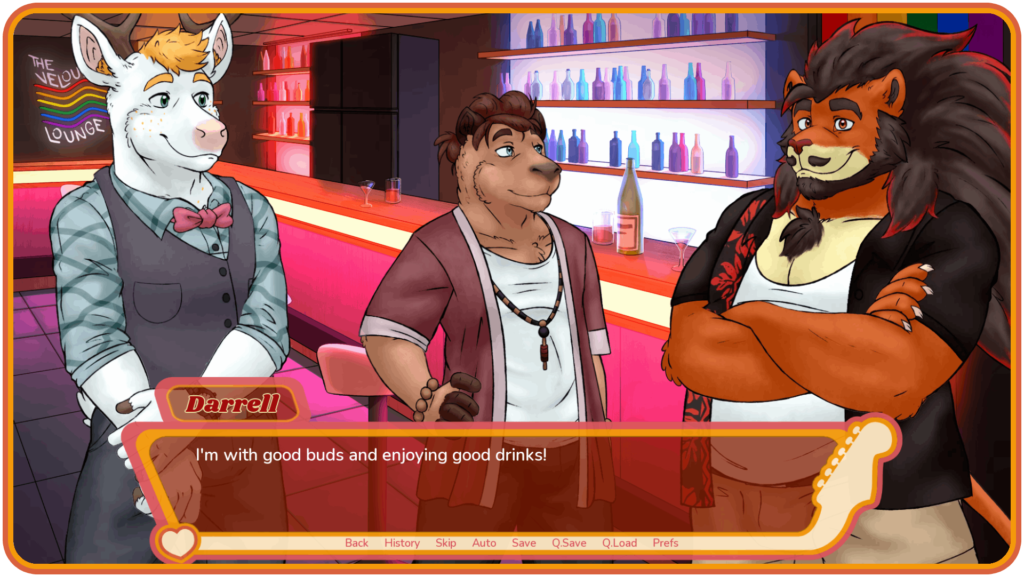The width and height of the screenshot is (1024, 576).
Task: Advance Darrell's dialogue text
Action: [x=500, y=480]
